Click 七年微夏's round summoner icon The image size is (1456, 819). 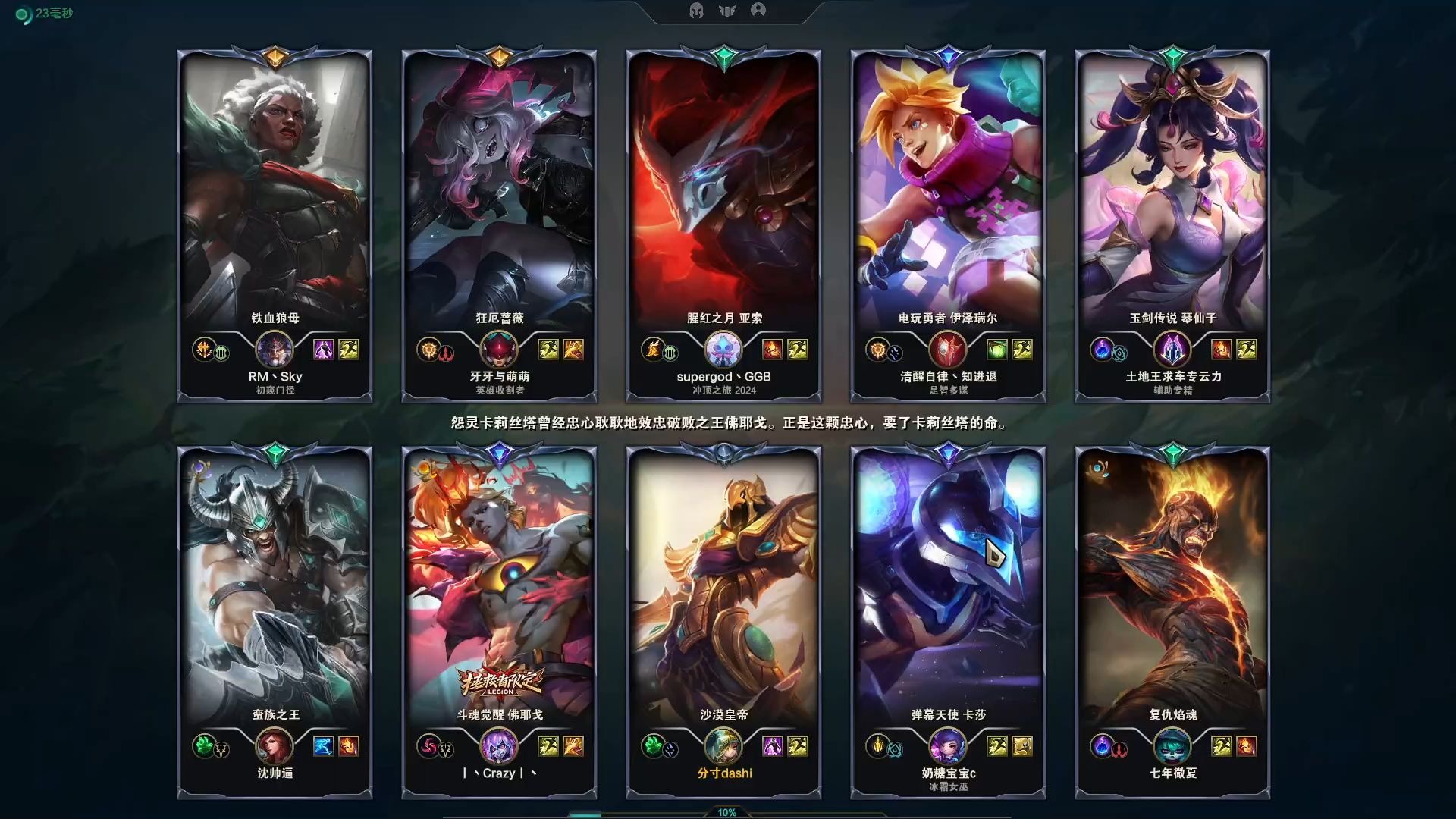(x=1172, y=746)
